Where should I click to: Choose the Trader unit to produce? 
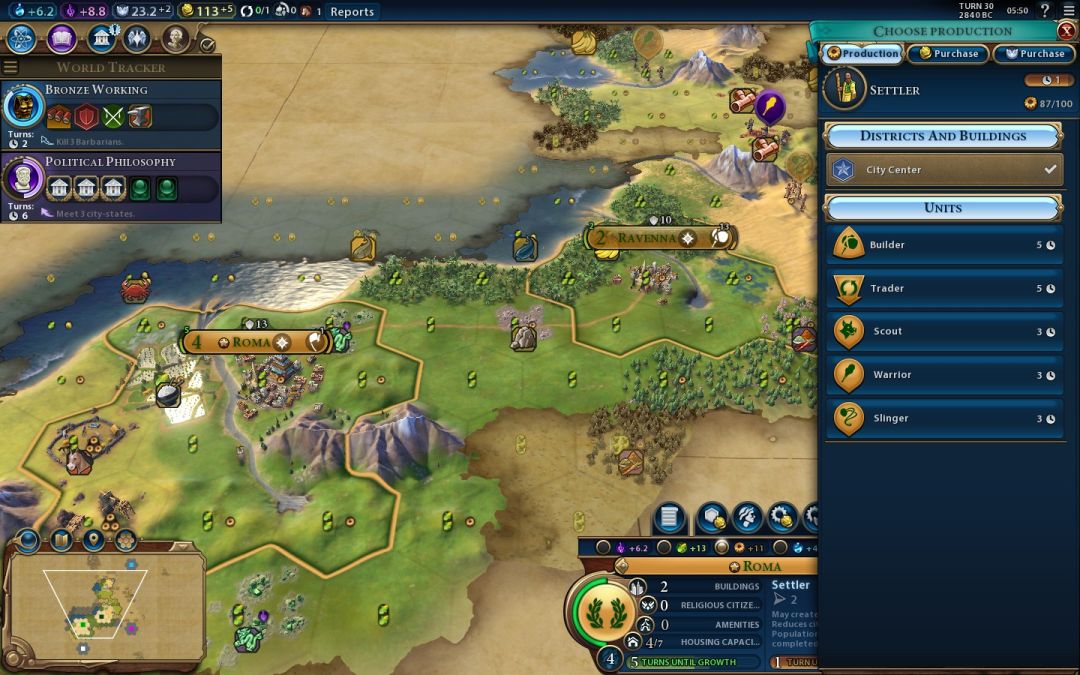pyautogui.click(x=944, y=288)
